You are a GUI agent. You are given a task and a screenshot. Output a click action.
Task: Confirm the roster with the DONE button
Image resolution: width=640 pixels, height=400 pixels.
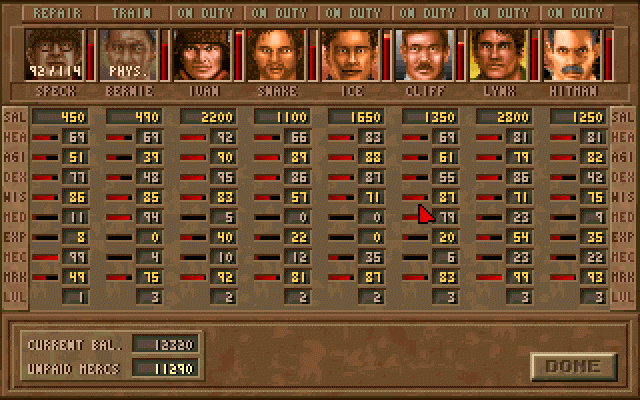click(x=573, y=365)
